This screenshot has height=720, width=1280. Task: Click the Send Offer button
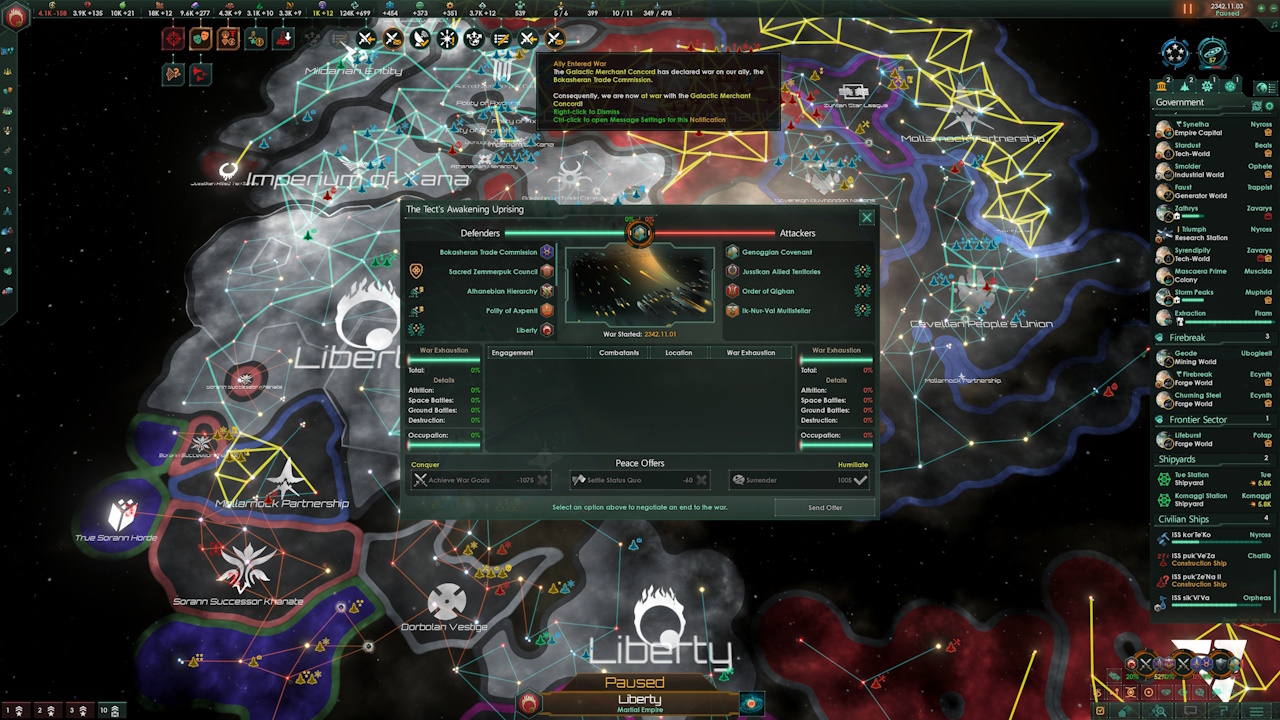(x=824, y=508)
